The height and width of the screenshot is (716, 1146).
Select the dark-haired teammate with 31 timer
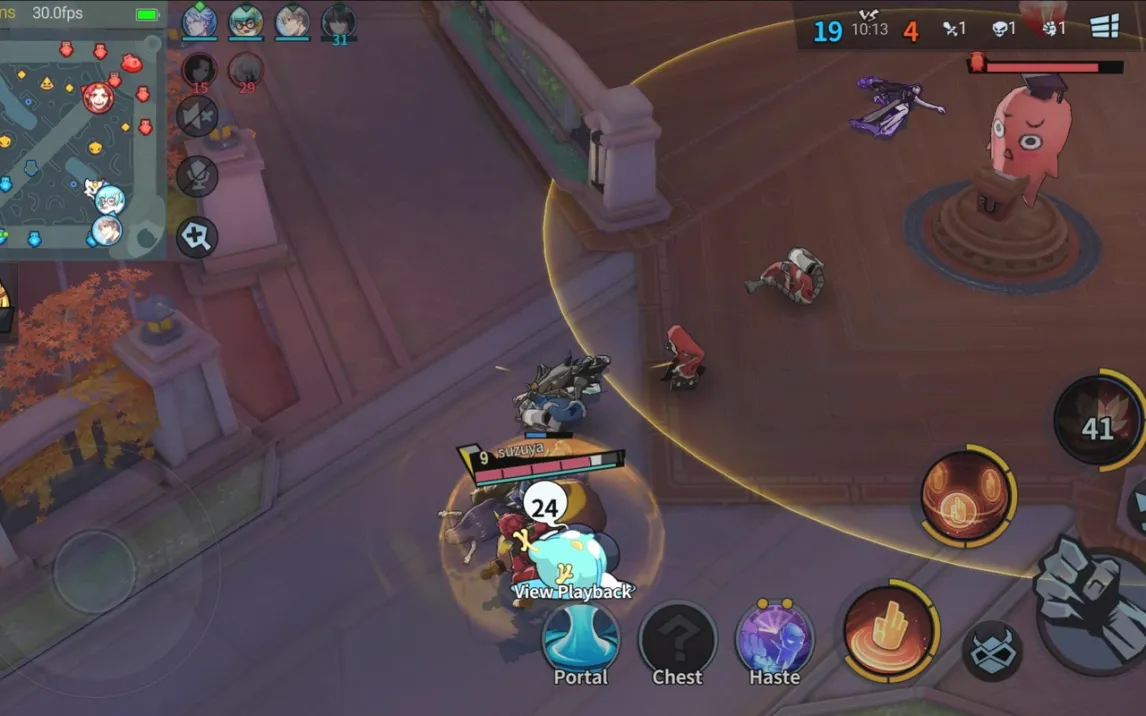pos(339,22)
